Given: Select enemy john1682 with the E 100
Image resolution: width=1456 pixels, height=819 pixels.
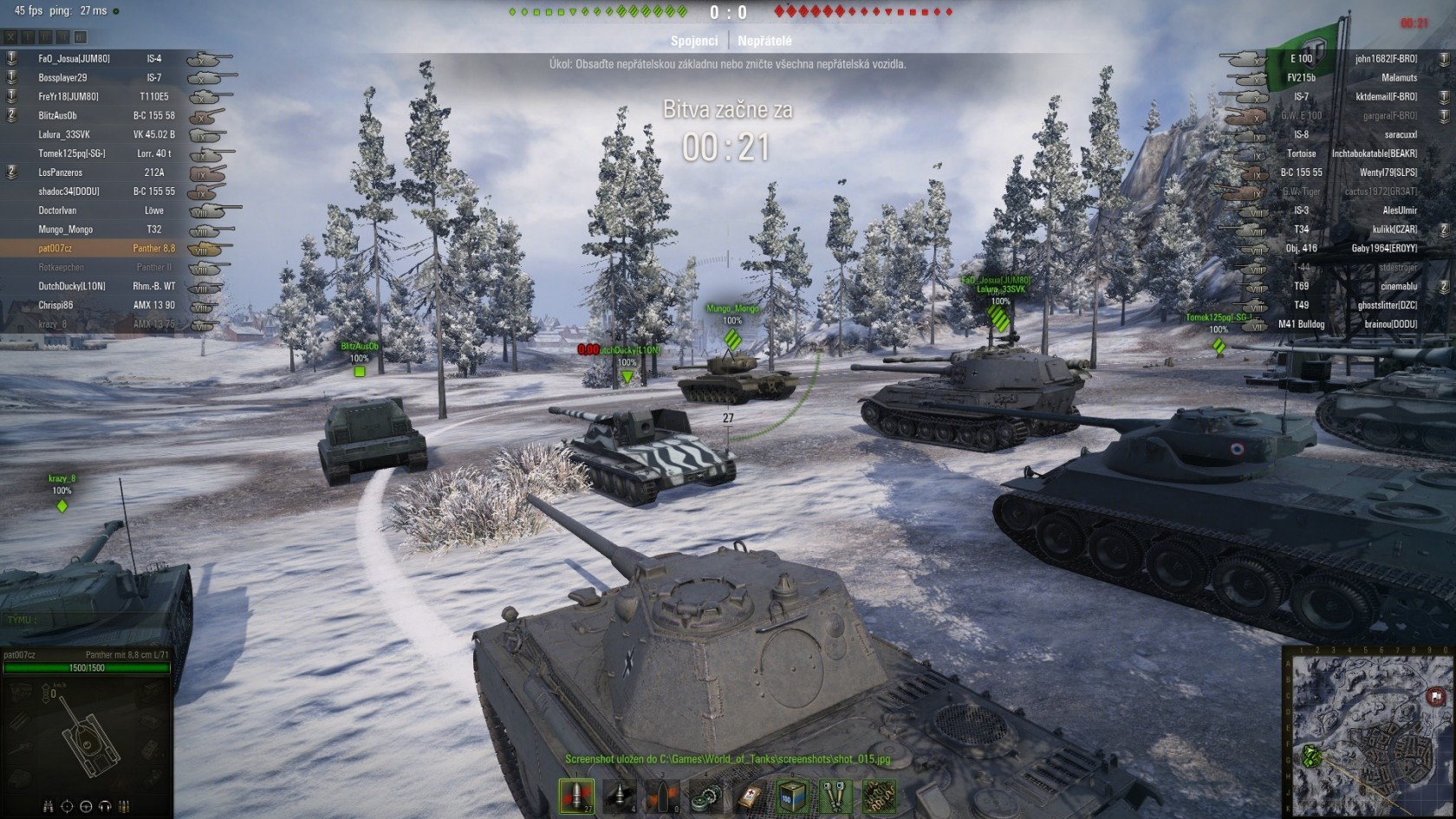Looking at the screenshot, I should coord(1385,59).
